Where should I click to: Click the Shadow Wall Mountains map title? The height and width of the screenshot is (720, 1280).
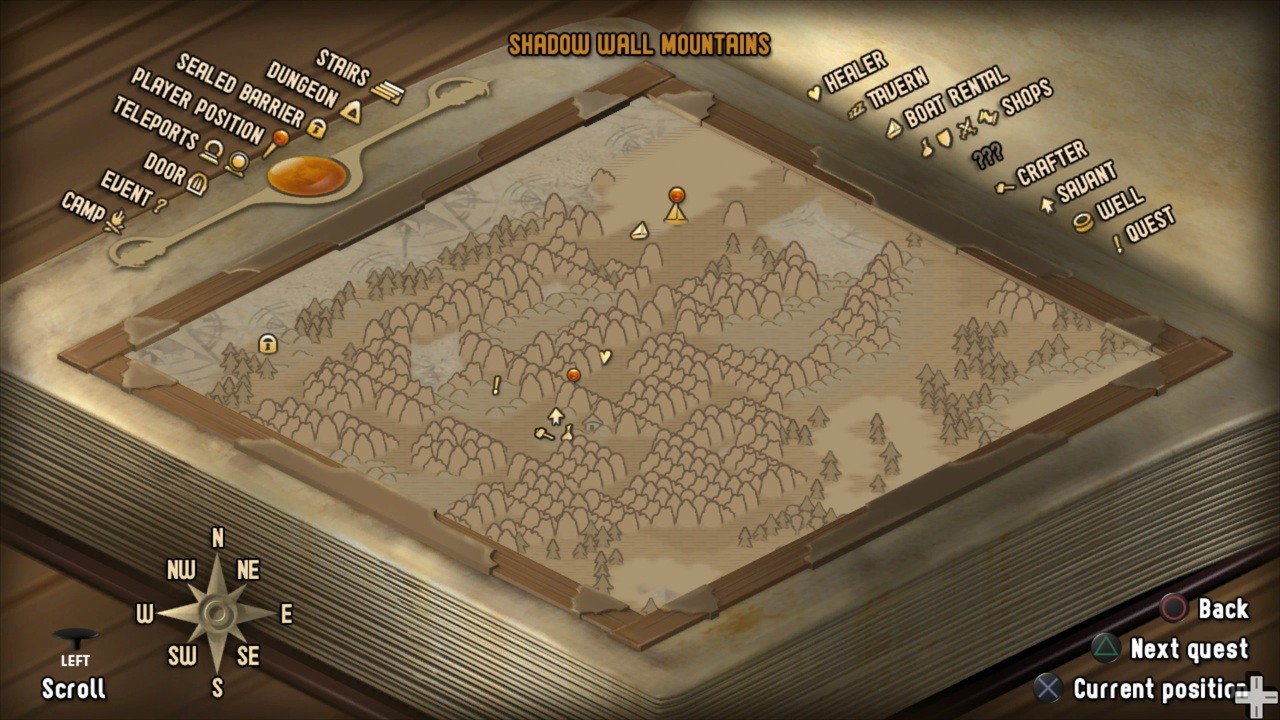coord(639,45)
